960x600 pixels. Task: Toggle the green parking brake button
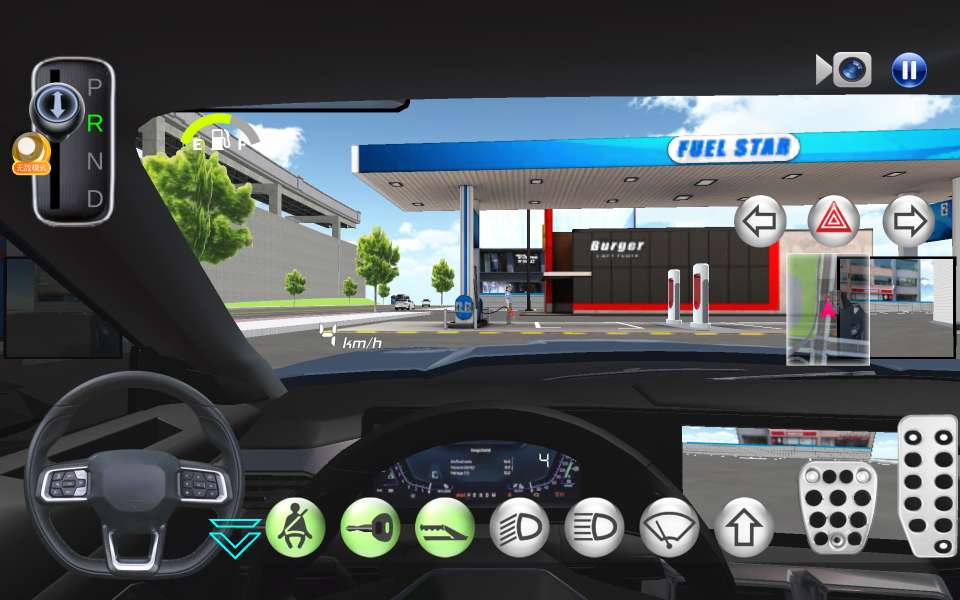445,527
